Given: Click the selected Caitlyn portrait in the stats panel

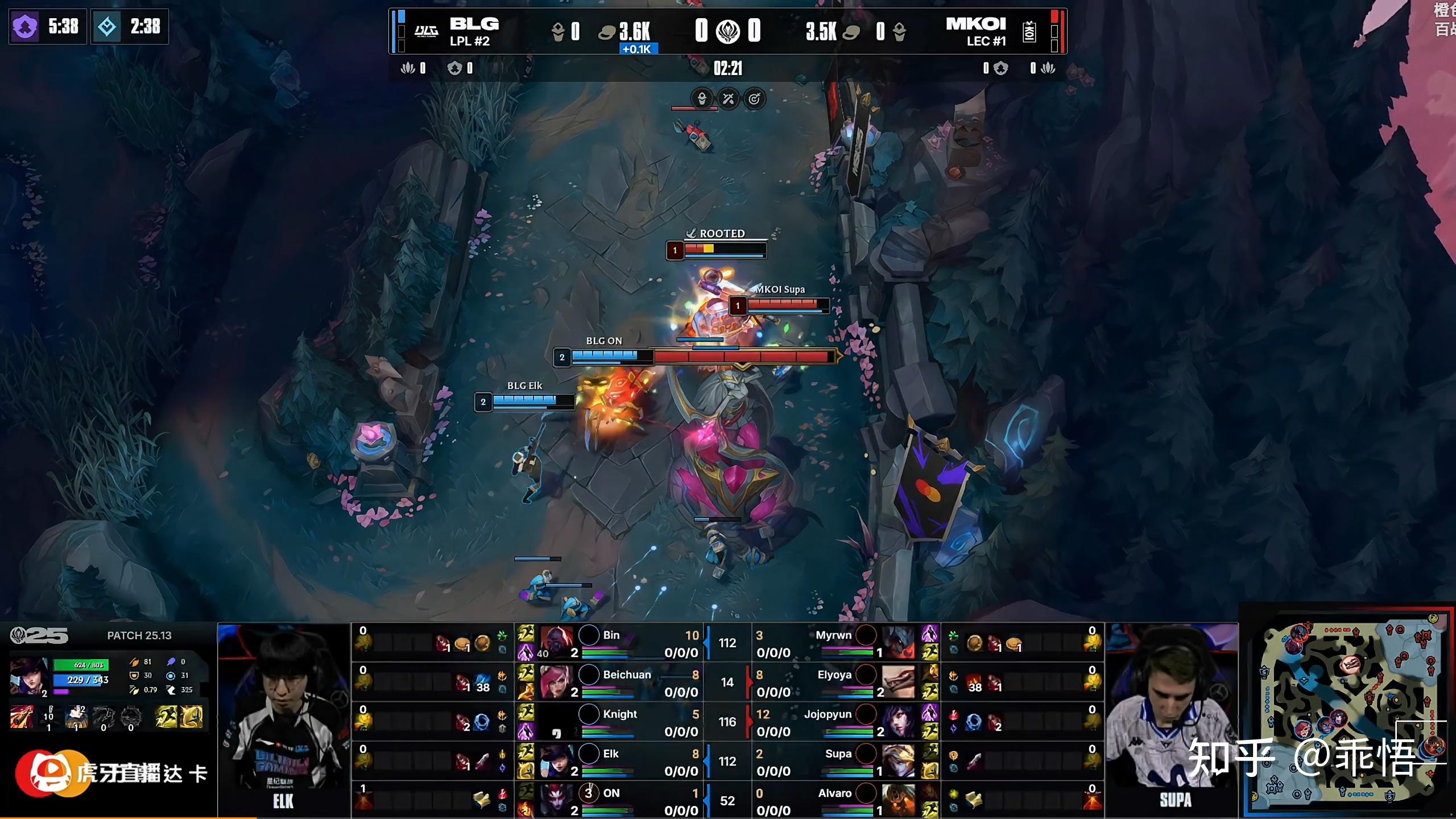Looking at the screenshot, I should coord(28,677).
